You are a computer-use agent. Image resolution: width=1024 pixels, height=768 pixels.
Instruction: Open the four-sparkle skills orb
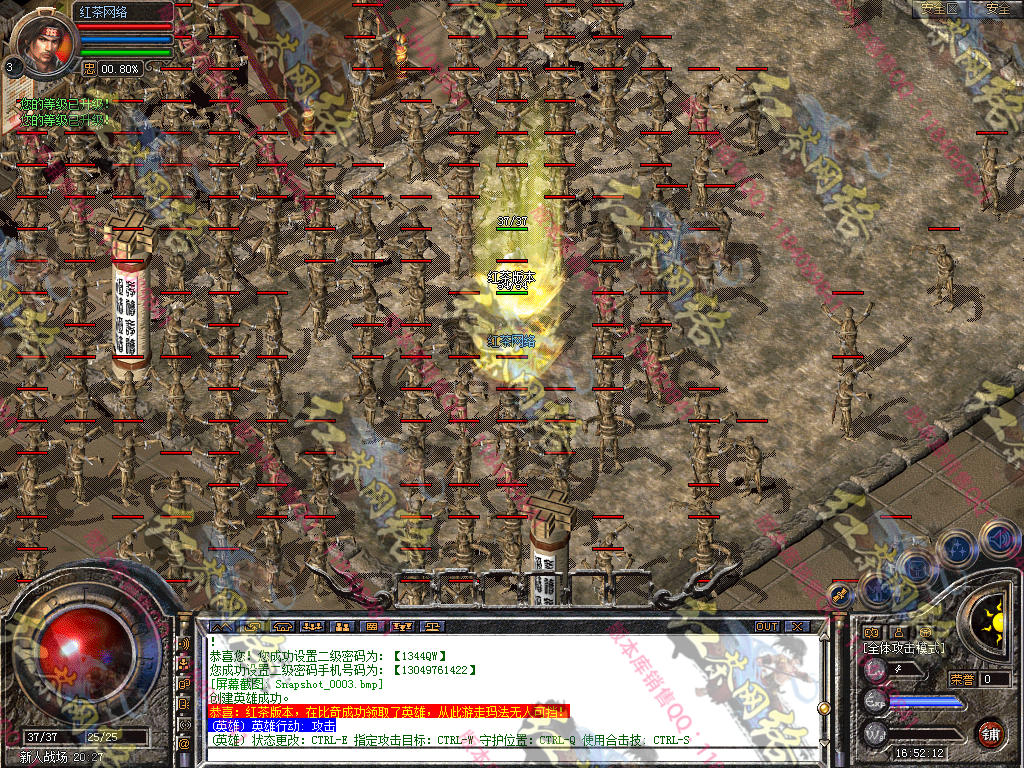[957, 548]
